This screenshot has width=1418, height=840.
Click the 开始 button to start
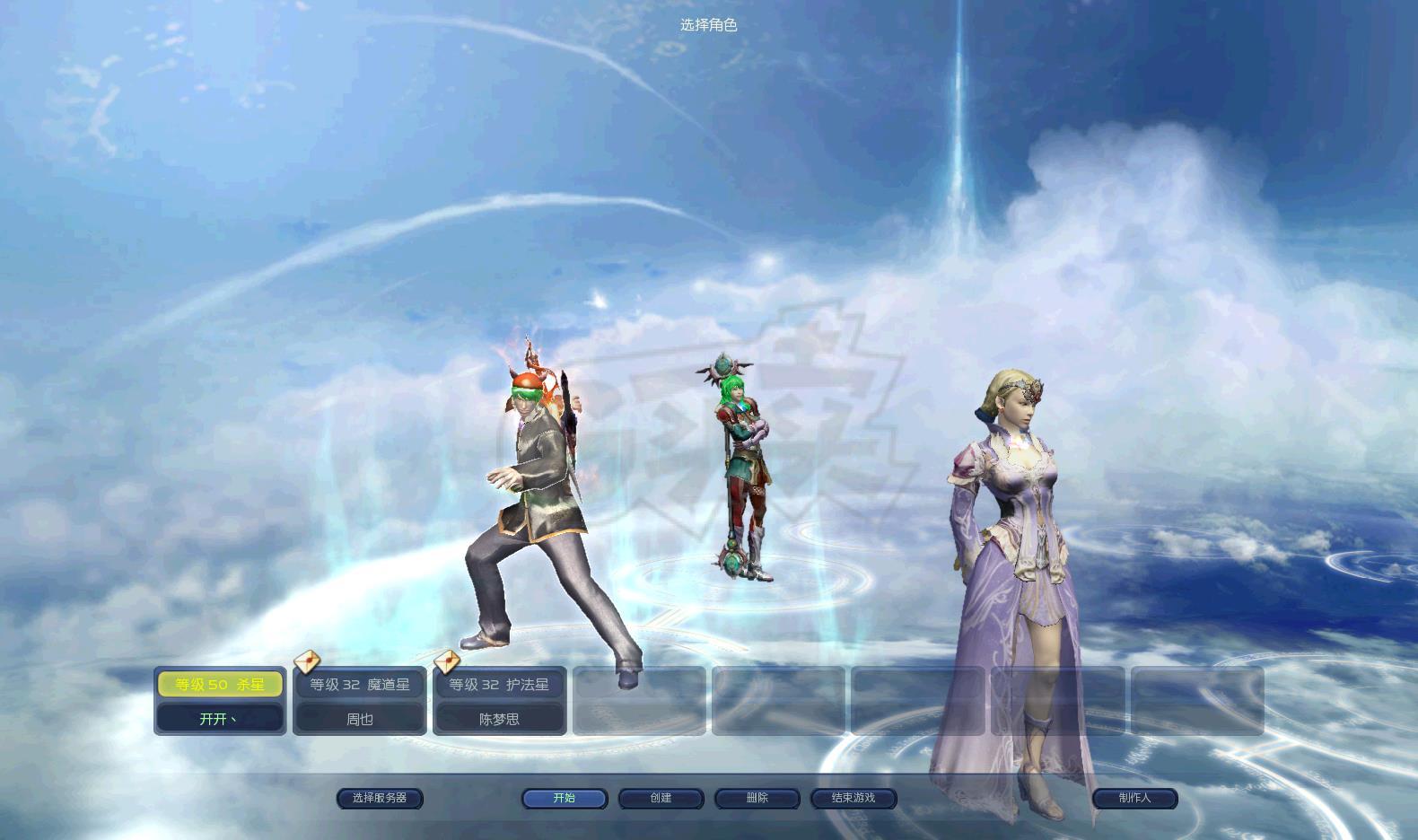pyautogui.click(x=565, y=798)
